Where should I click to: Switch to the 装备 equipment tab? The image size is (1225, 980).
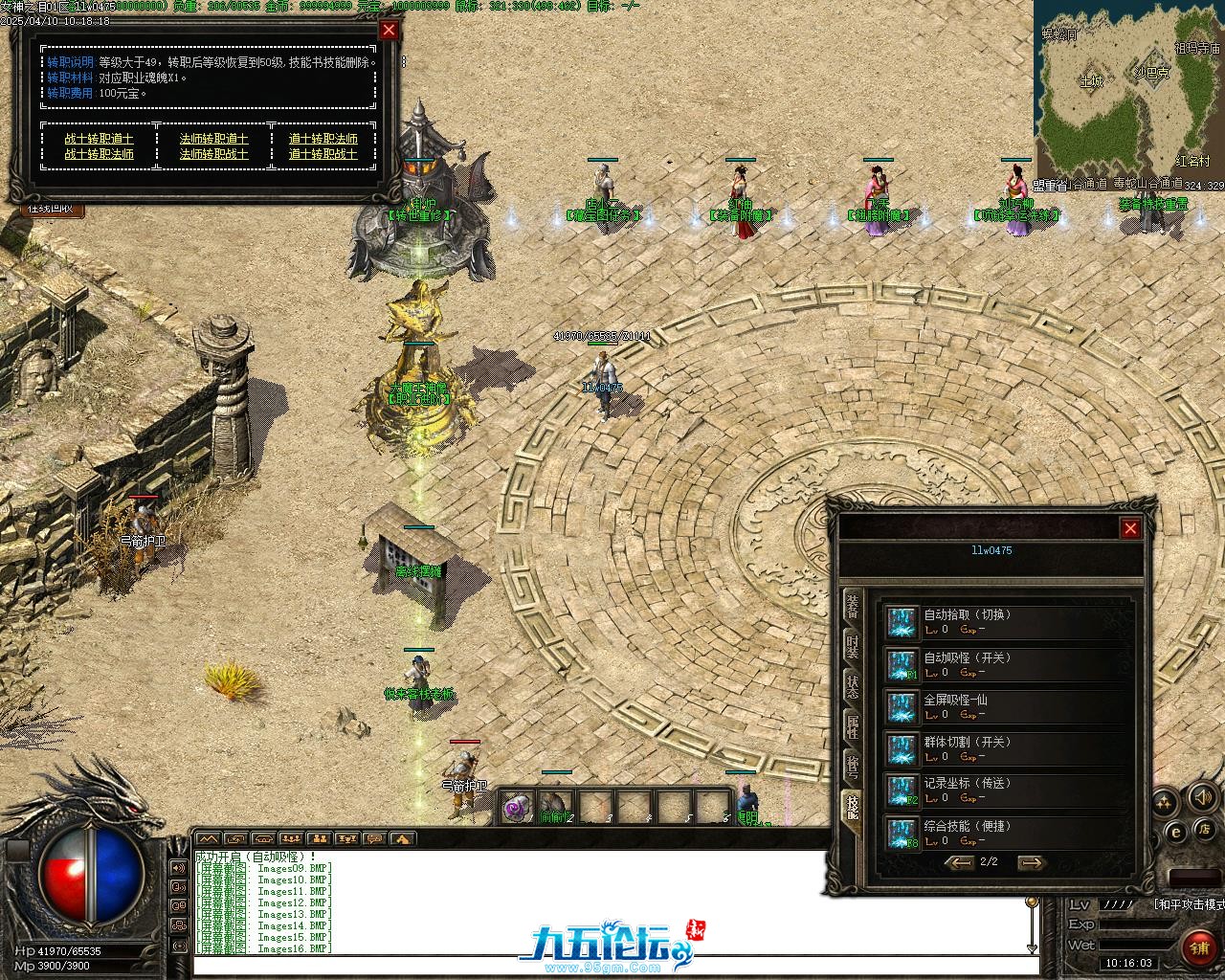click(x=852, y=609)
